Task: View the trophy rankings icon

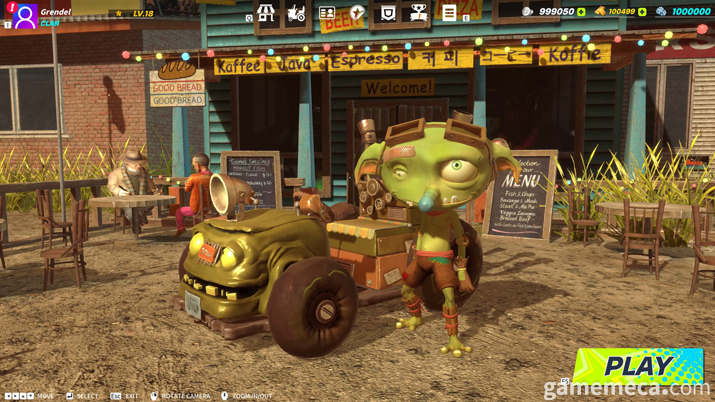Action: coord(418,14)
